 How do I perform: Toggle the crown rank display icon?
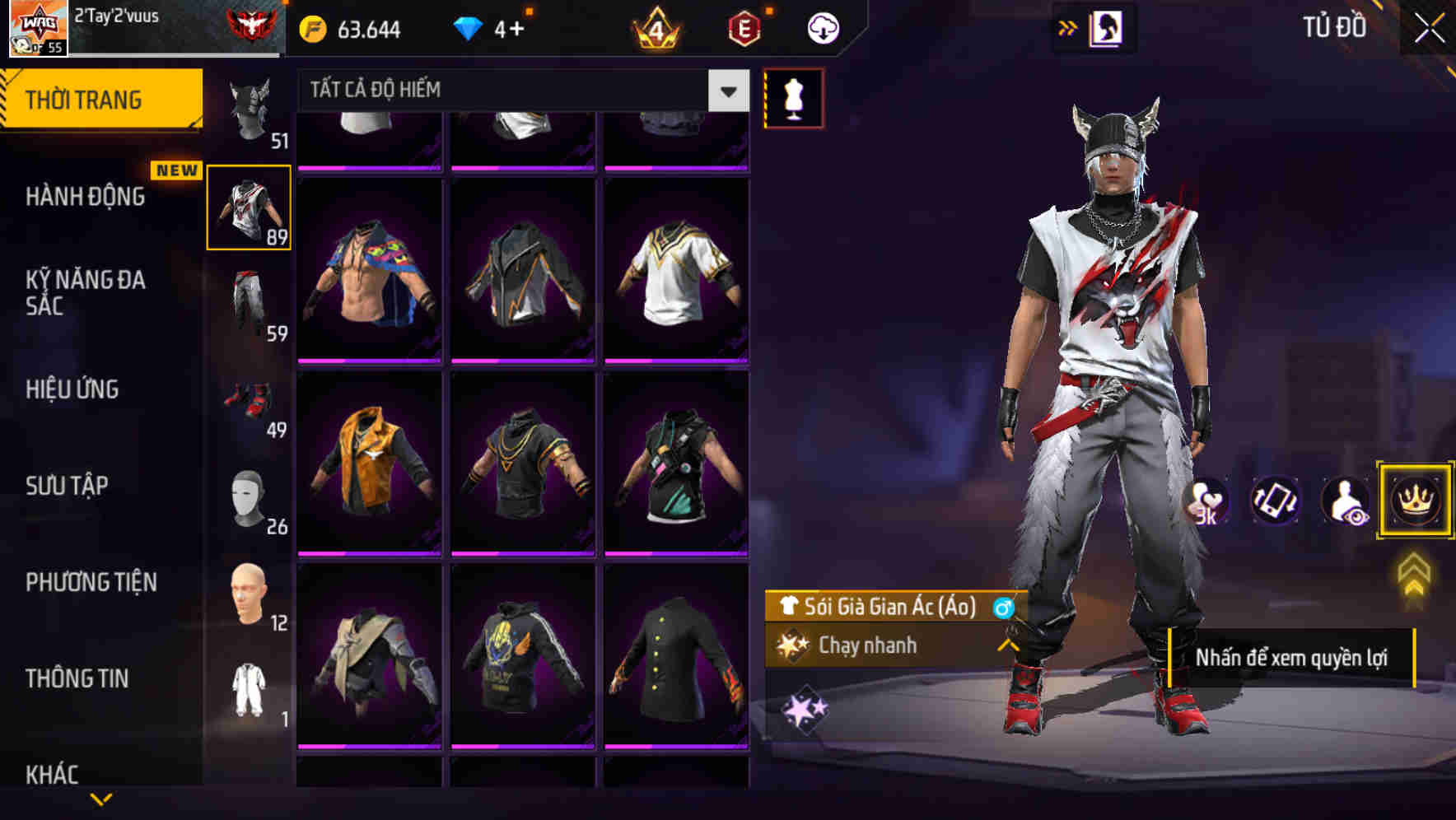click(1413, 501)
